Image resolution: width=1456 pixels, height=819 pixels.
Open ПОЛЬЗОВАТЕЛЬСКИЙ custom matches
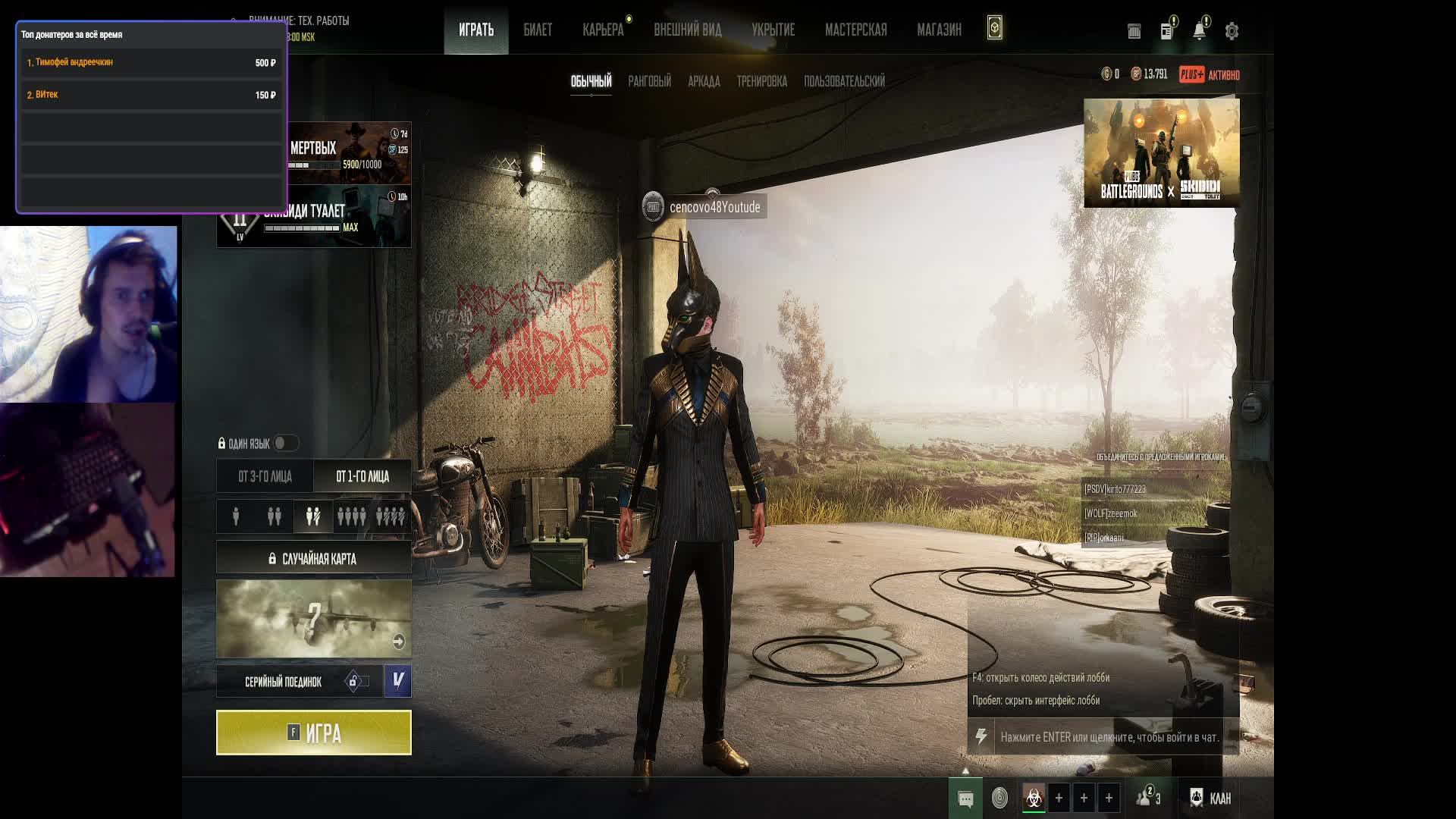pos(844,81)
